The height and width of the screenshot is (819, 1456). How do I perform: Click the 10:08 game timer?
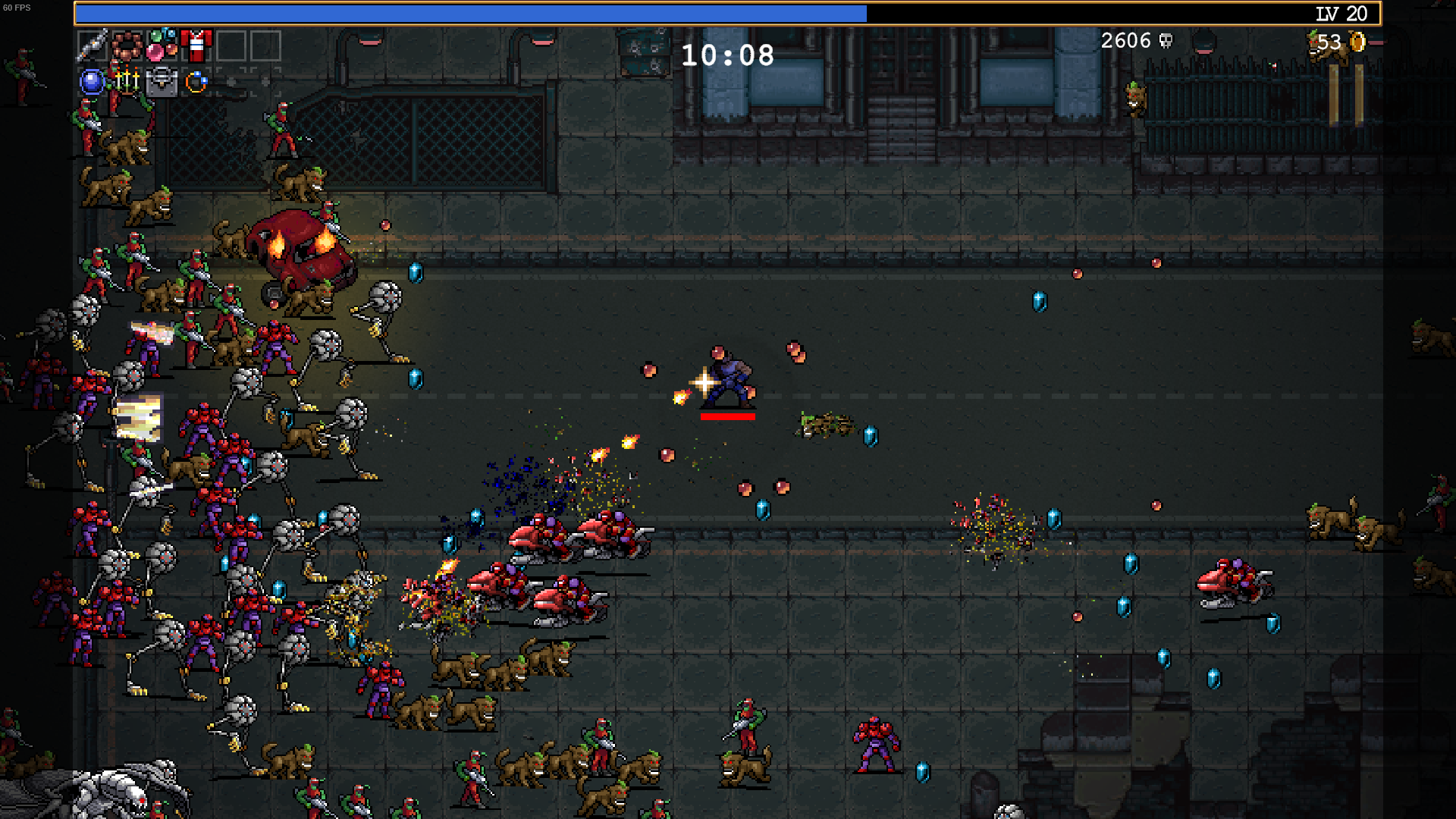click(x=726, y=55)
